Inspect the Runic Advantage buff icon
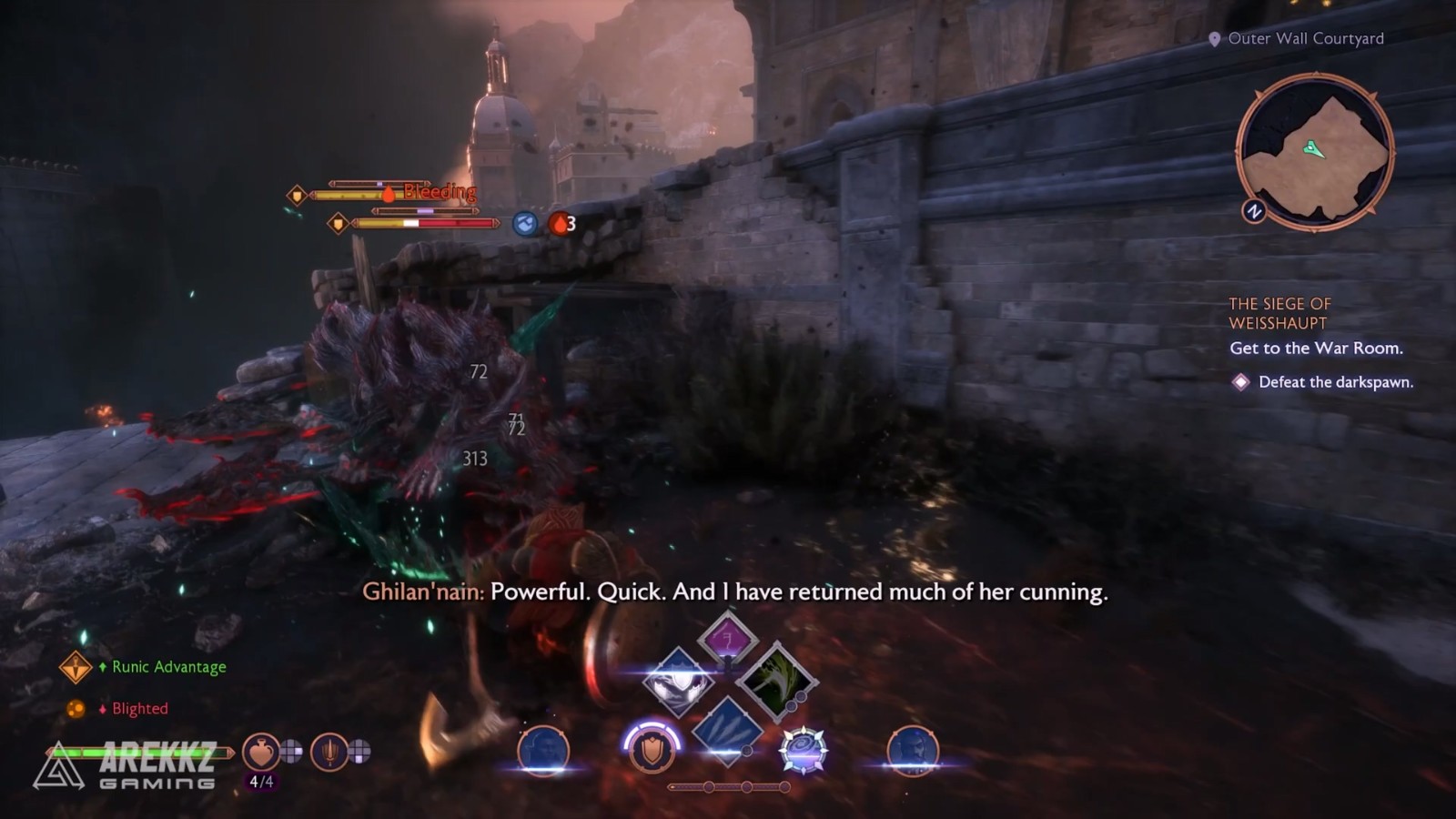Viewport: 1456px width, 819px height. point(76,667)
